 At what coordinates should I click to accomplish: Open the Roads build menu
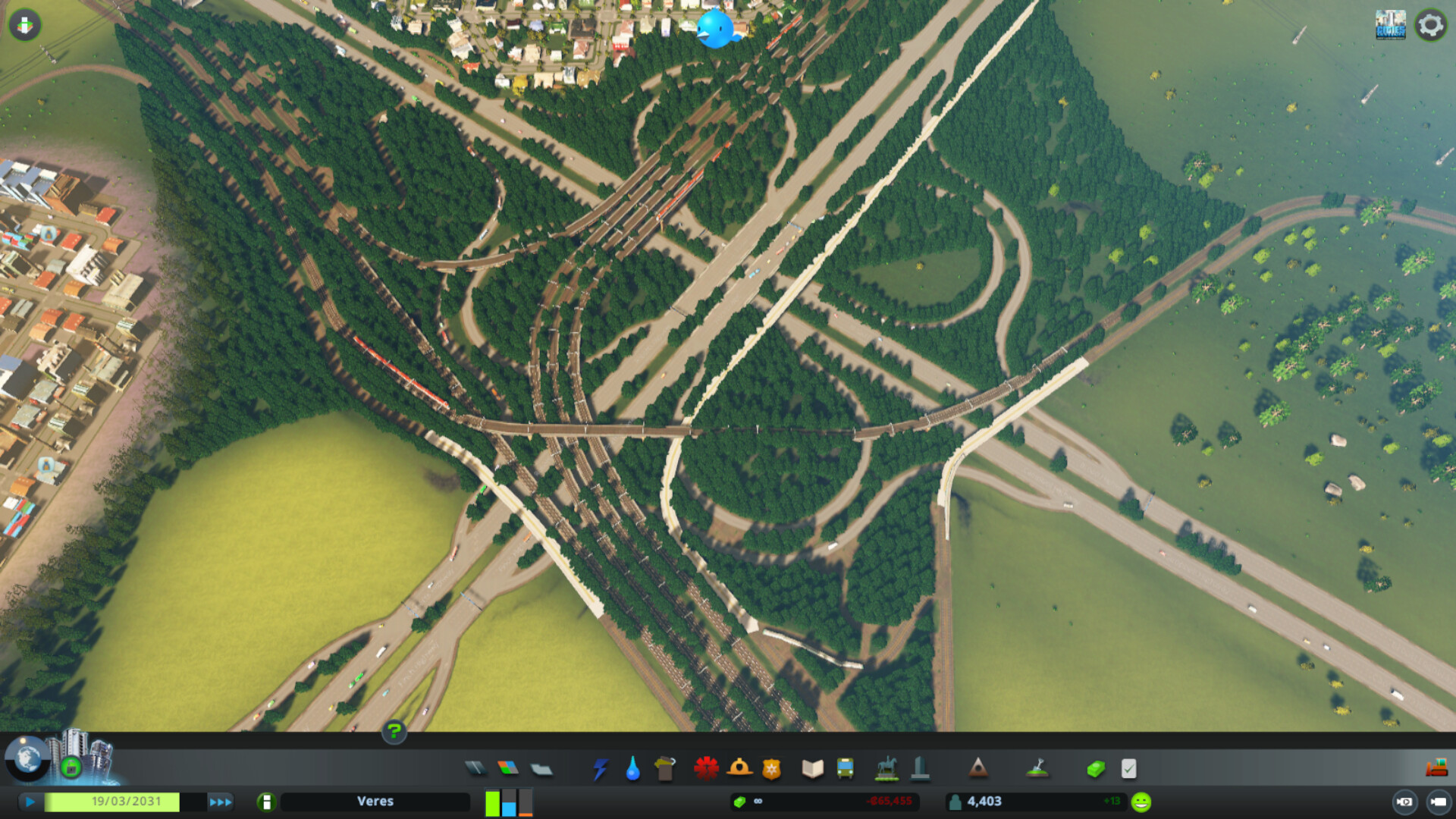pyautogui.click(x=475, y=769)
